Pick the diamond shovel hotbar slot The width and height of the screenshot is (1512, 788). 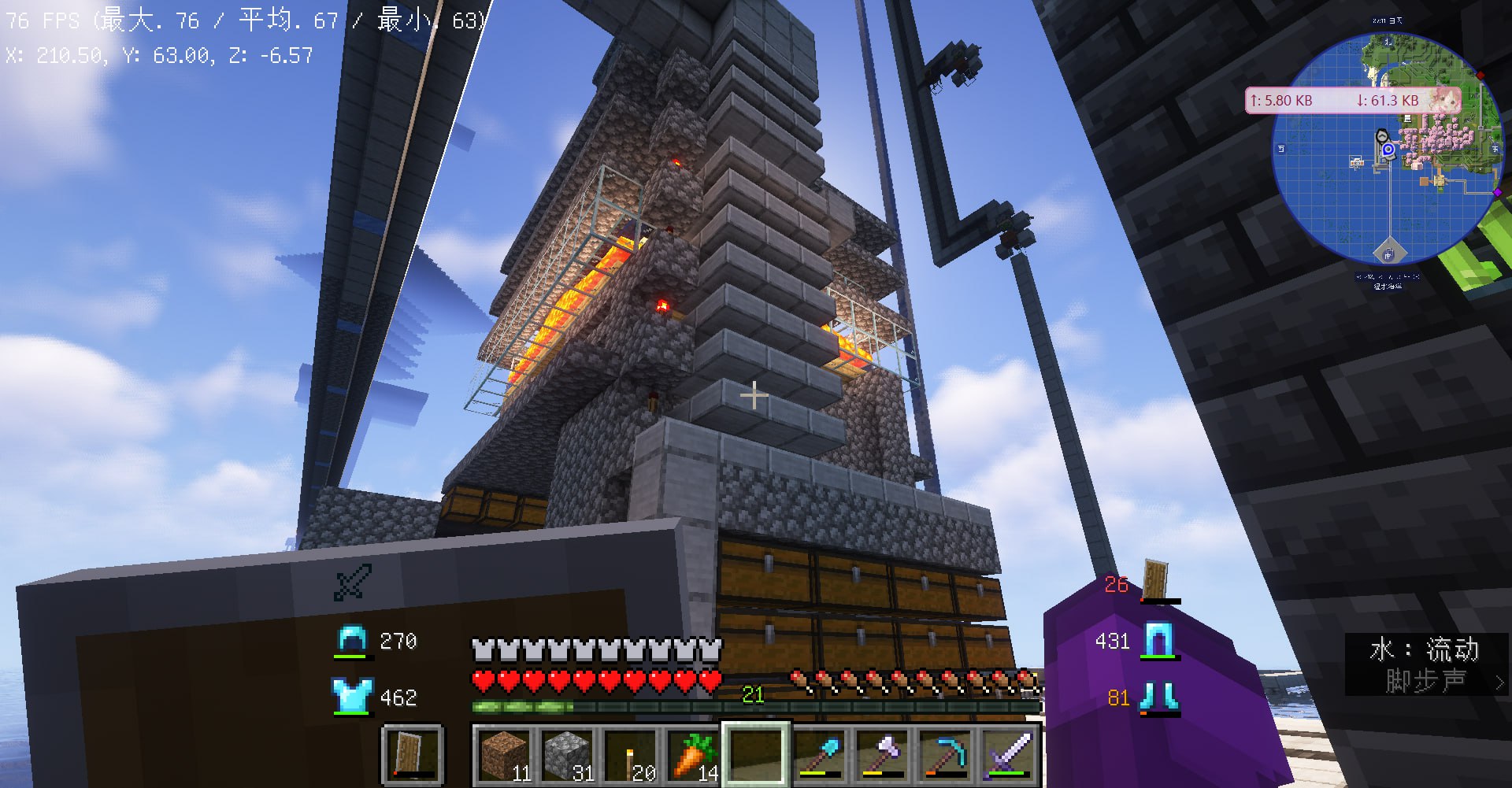819,755
